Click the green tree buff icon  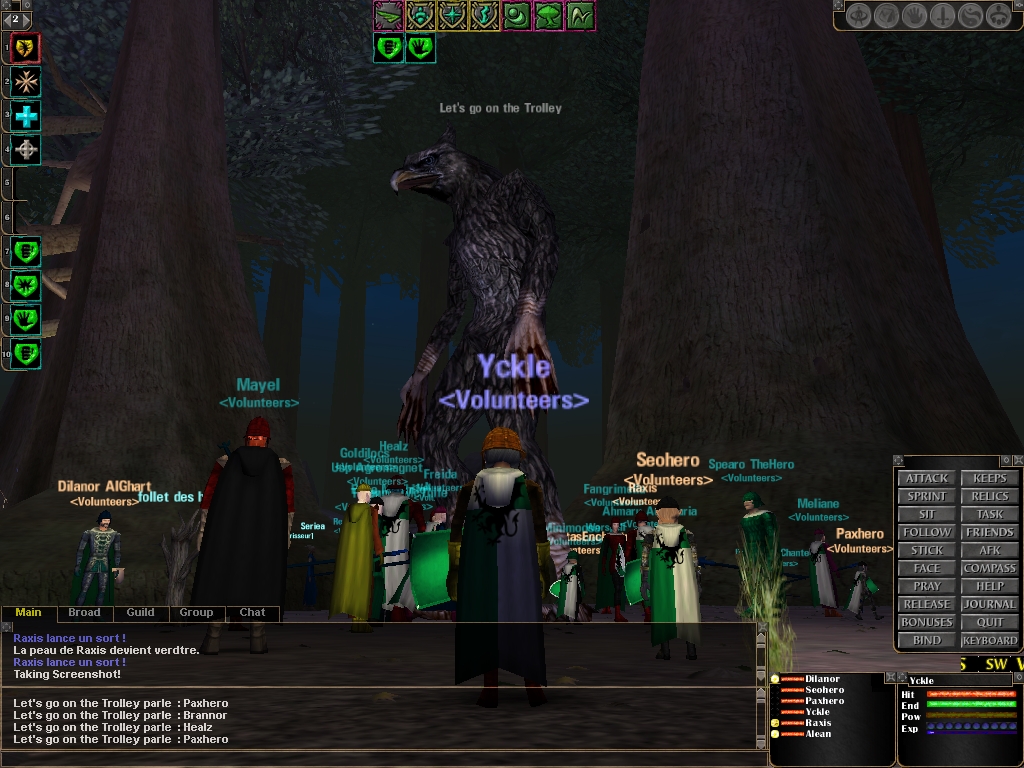click(548, 16)
